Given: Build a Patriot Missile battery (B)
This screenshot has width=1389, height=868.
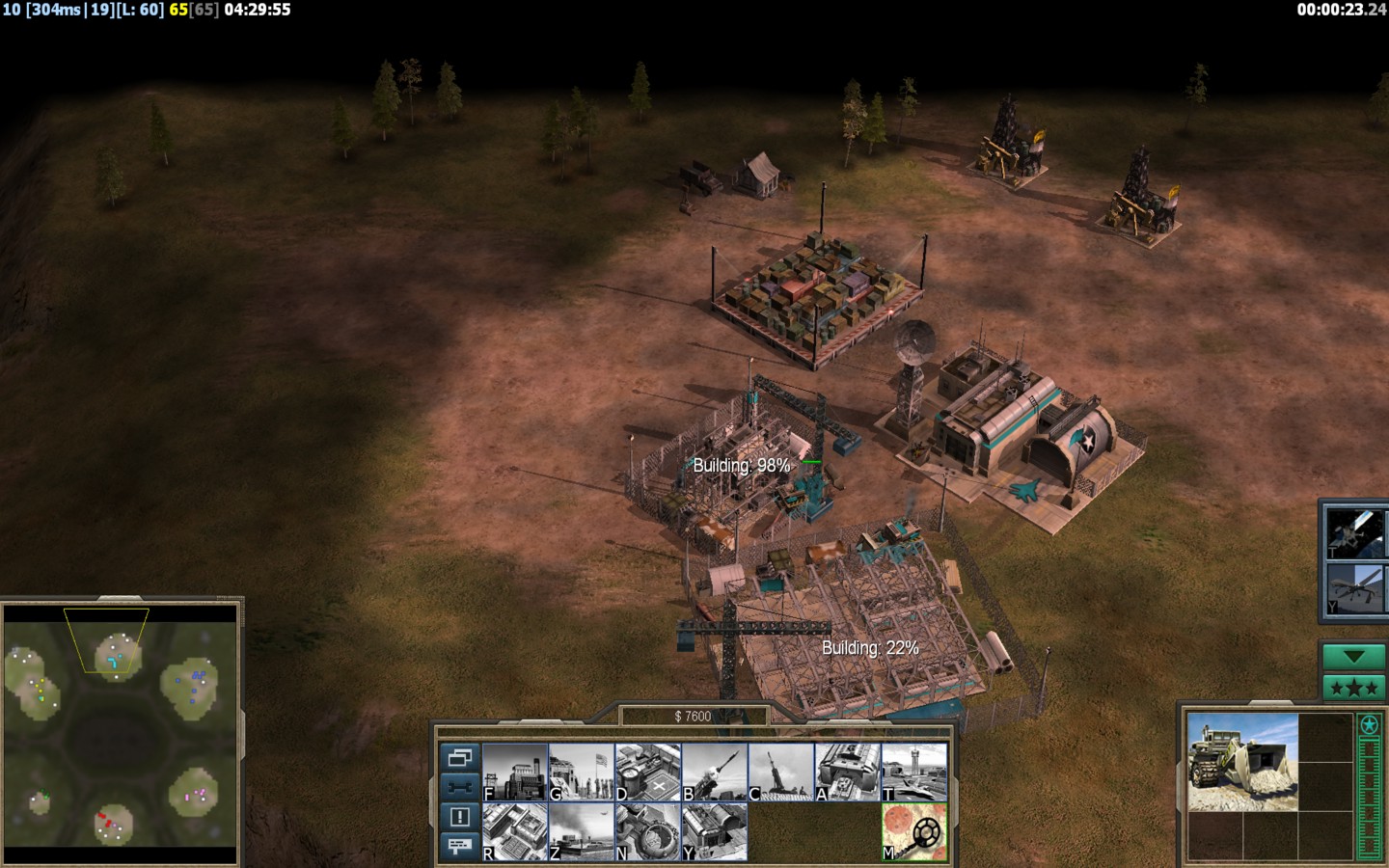Looking at the screenshot, I should (x=715, y=772).
